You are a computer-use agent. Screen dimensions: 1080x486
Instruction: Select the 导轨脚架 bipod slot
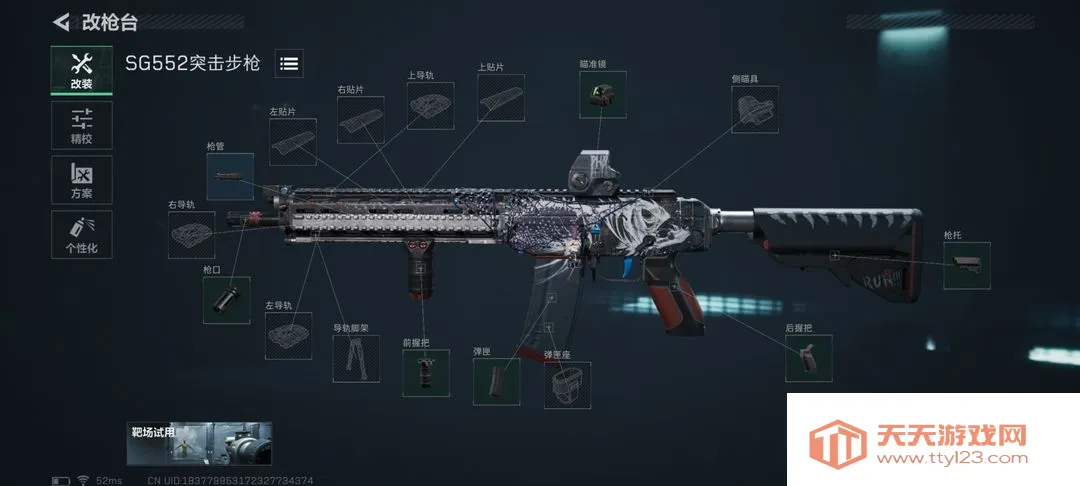point(356,358)
